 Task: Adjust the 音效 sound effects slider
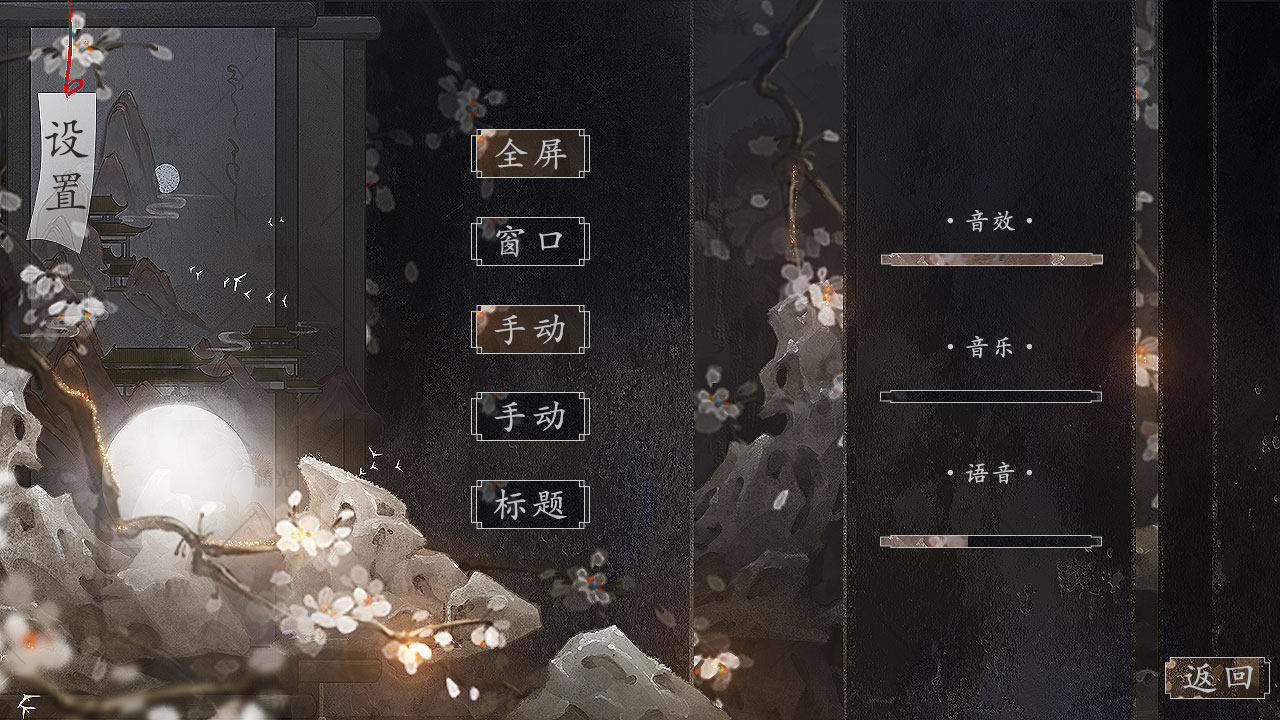point(991,260)
